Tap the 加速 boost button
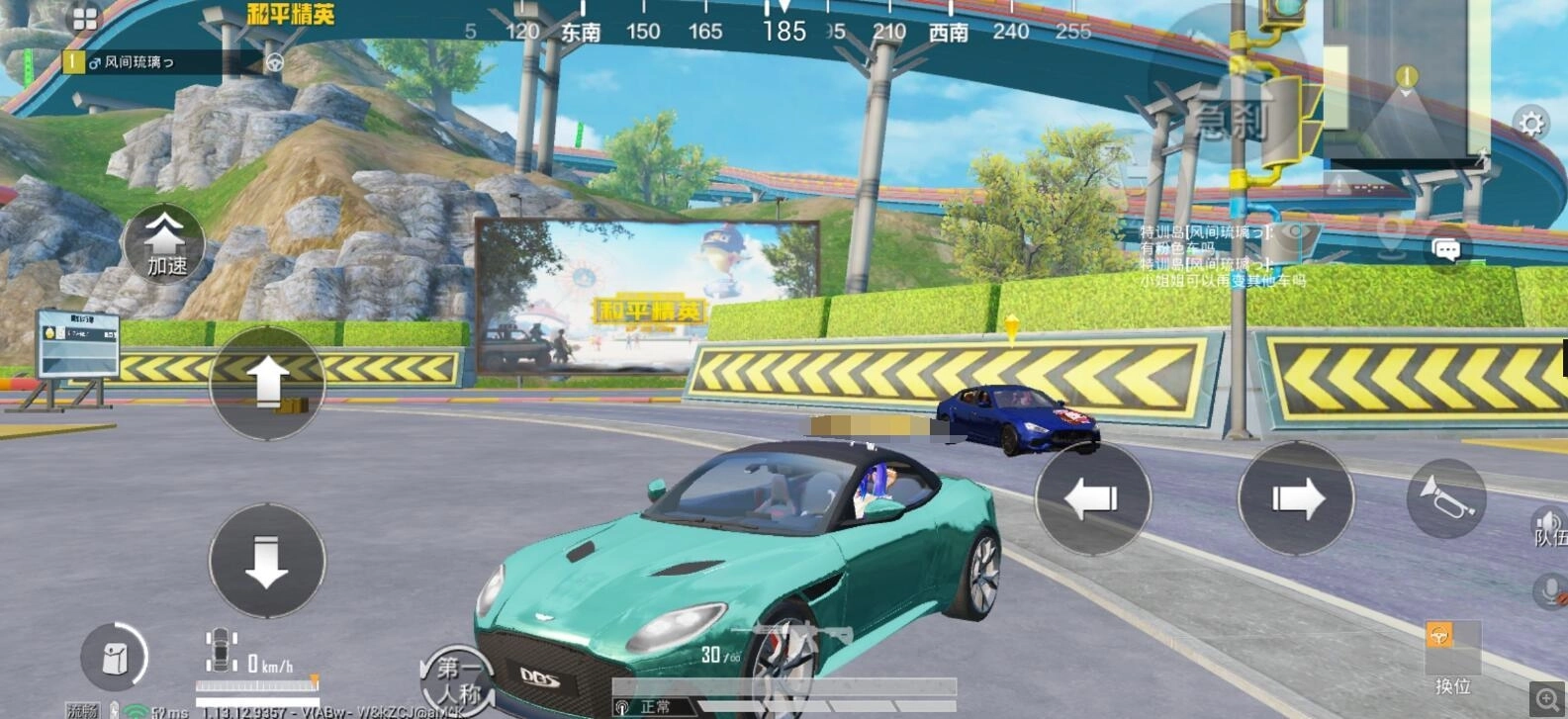 point(164,243)
